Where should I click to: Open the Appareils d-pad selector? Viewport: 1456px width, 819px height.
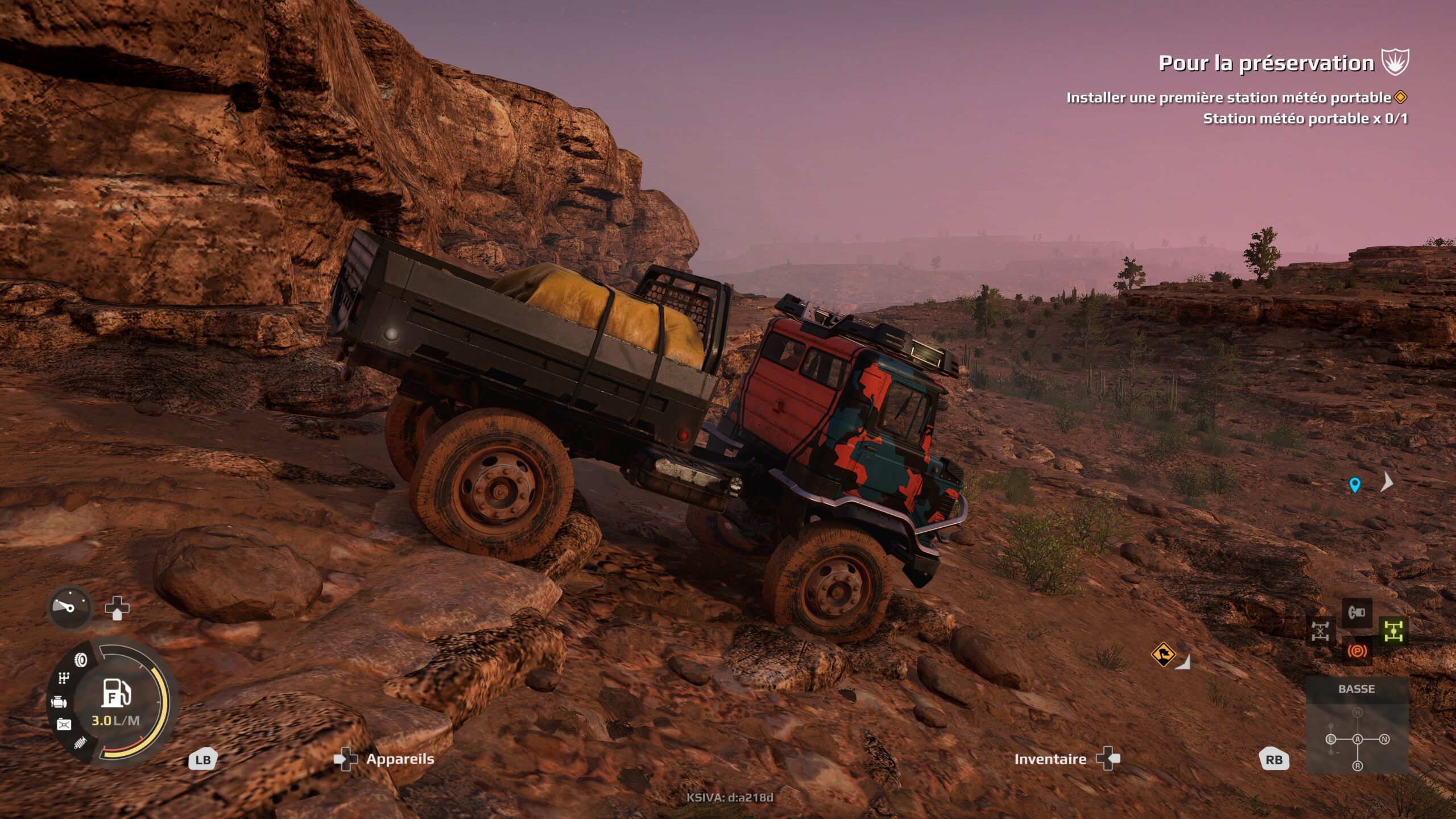[x=346, y=758]
